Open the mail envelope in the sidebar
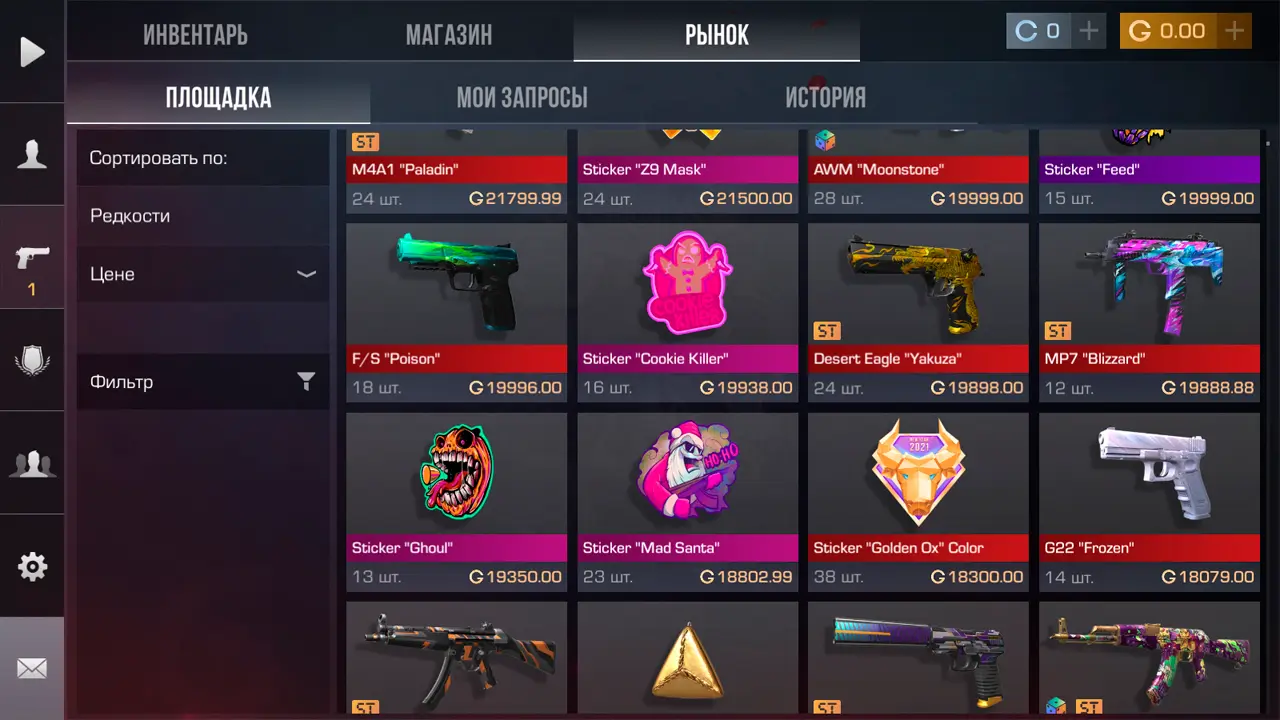 tap(32, 668)
